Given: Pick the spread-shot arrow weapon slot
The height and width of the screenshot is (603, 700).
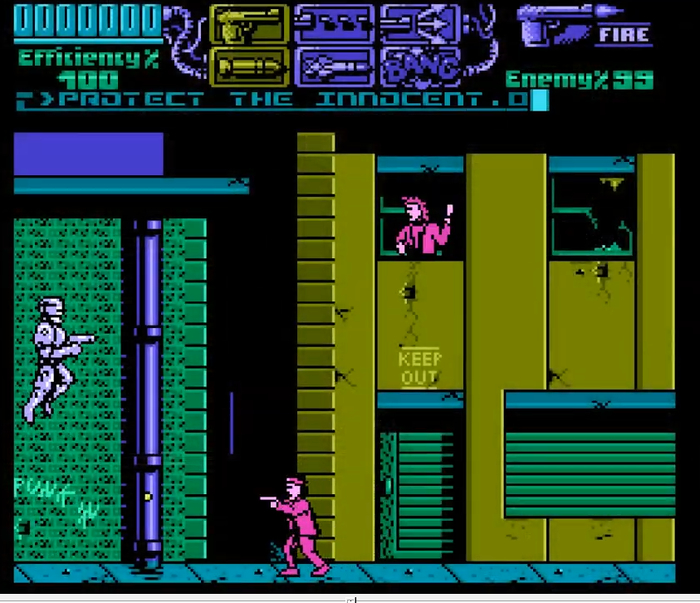Looking at the screenshot, I should pos(420,24).
